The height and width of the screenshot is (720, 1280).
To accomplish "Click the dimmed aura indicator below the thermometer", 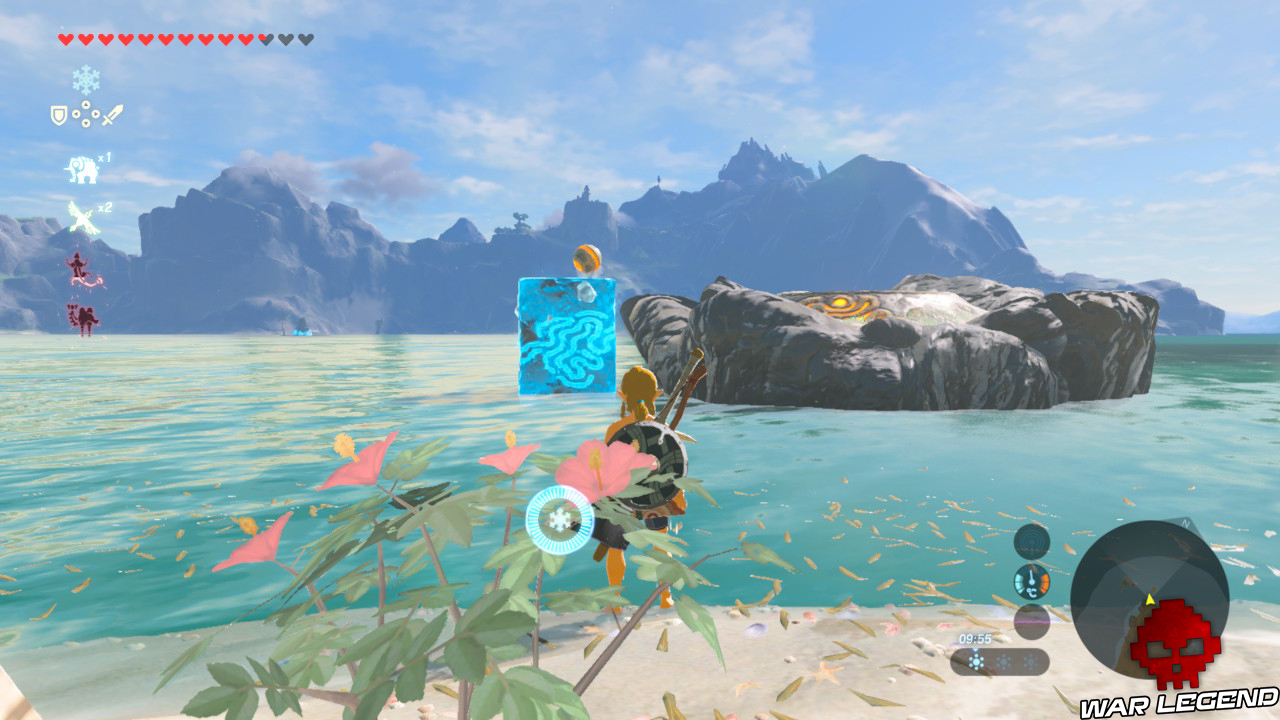I will point(1031,621).
